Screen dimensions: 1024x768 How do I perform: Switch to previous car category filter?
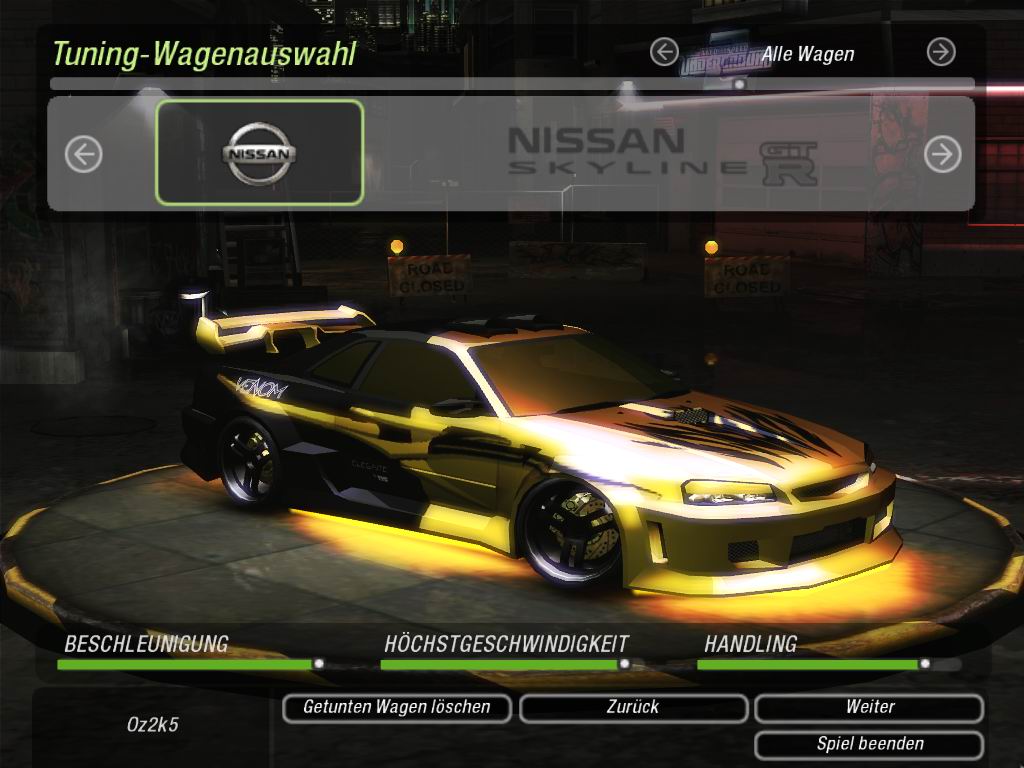pos(664,52)
